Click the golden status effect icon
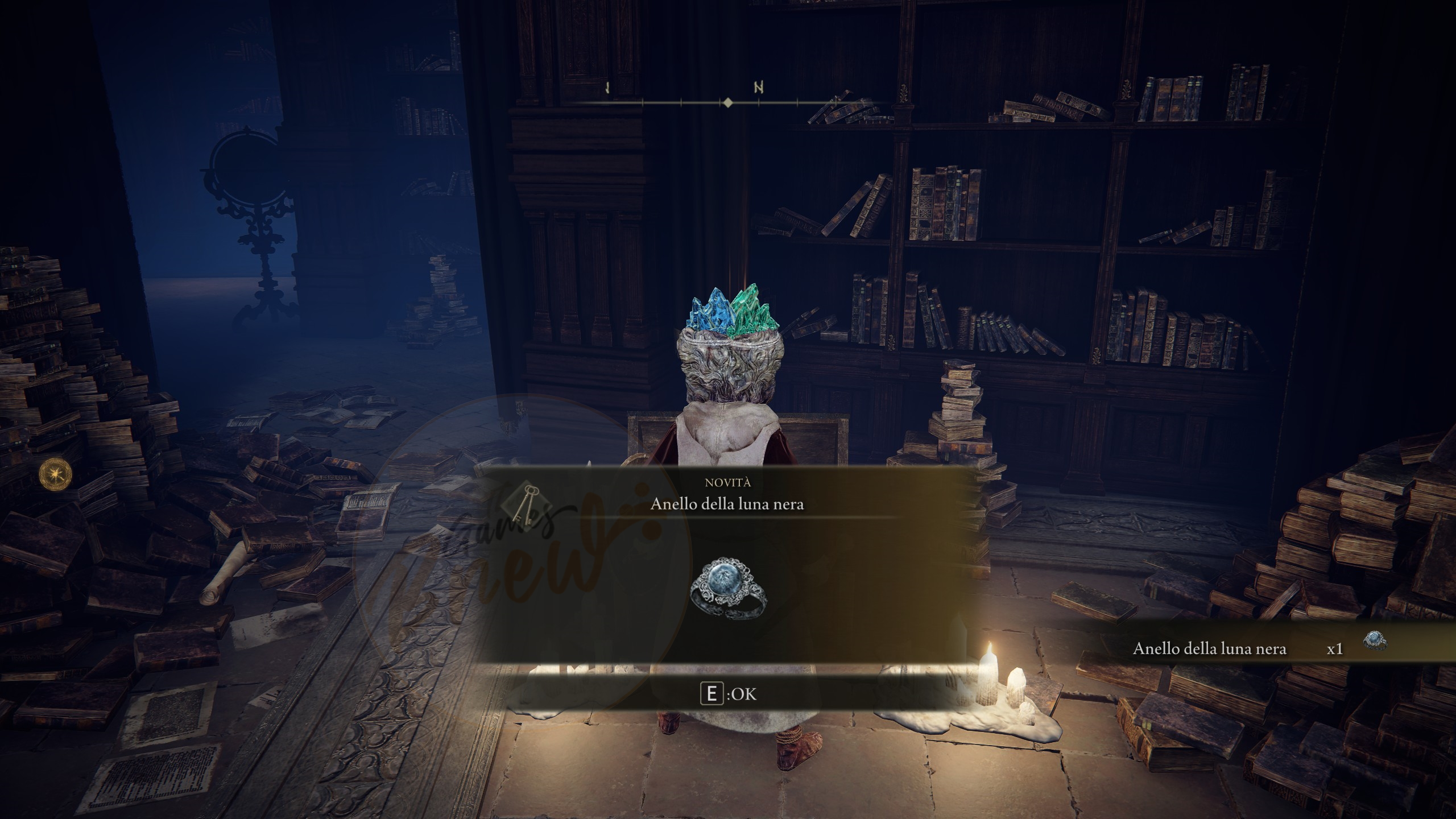The width and height of the screenshot is (1456, 819). point(56,474)
